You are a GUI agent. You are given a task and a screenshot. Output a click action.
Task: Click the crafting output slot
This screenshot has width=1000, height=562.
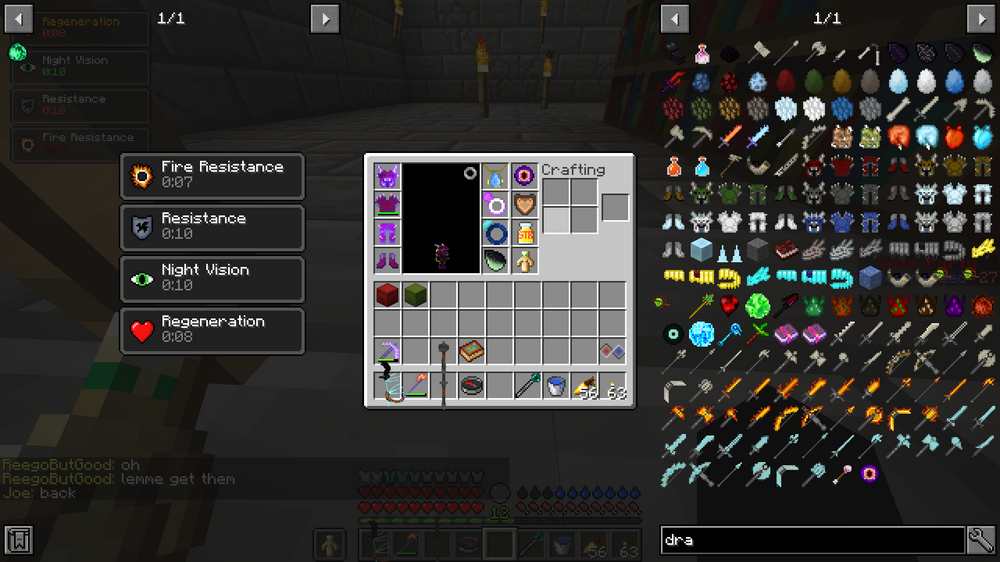[x=615, y=207]
